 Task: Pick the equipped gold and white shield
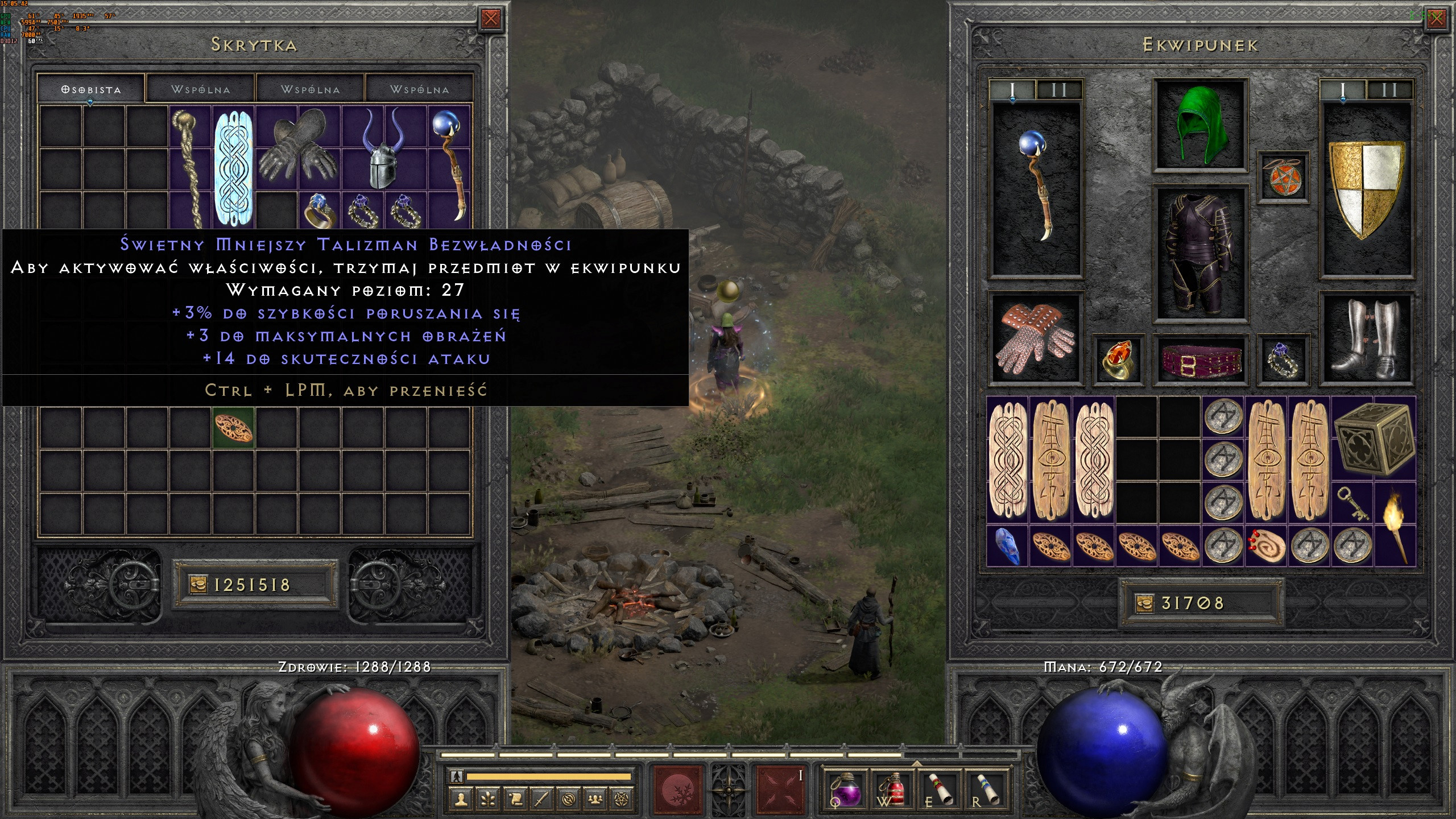pos(1366,189)
